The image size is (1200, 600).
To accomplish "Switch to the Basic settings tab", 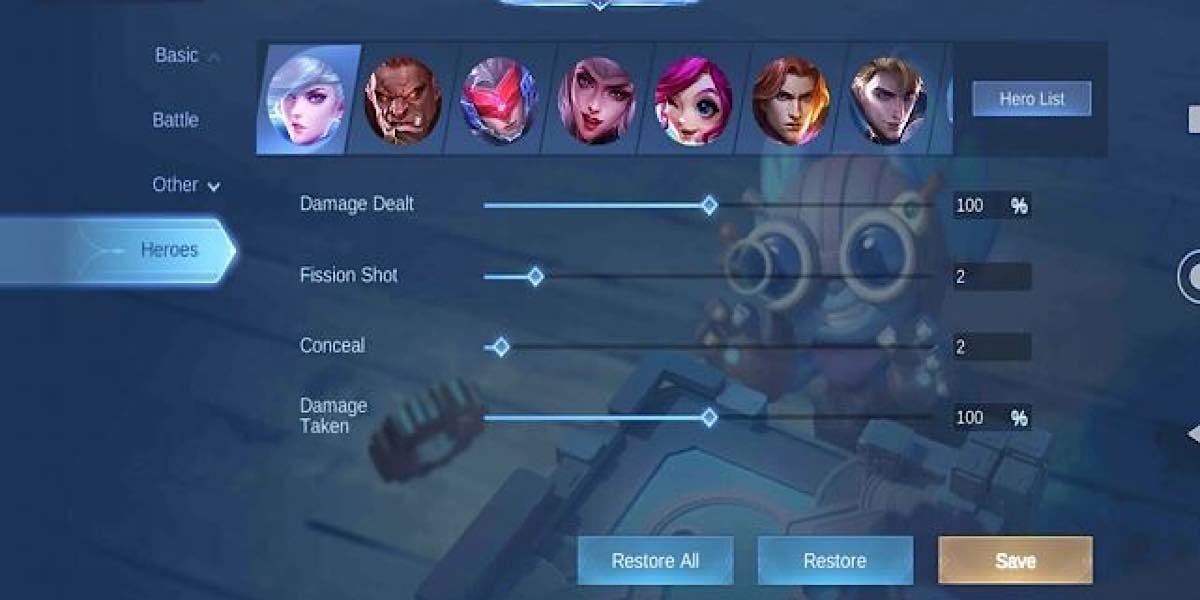I will click(x=177, y=56).
